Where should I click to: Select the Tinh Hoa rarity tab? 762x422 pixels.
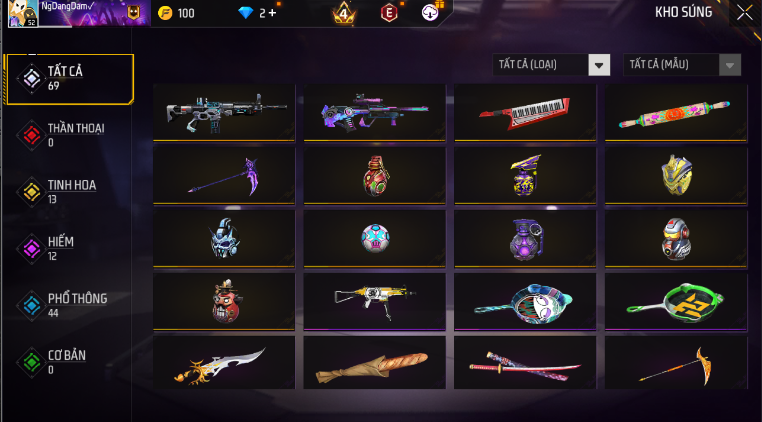click(70, 191)
